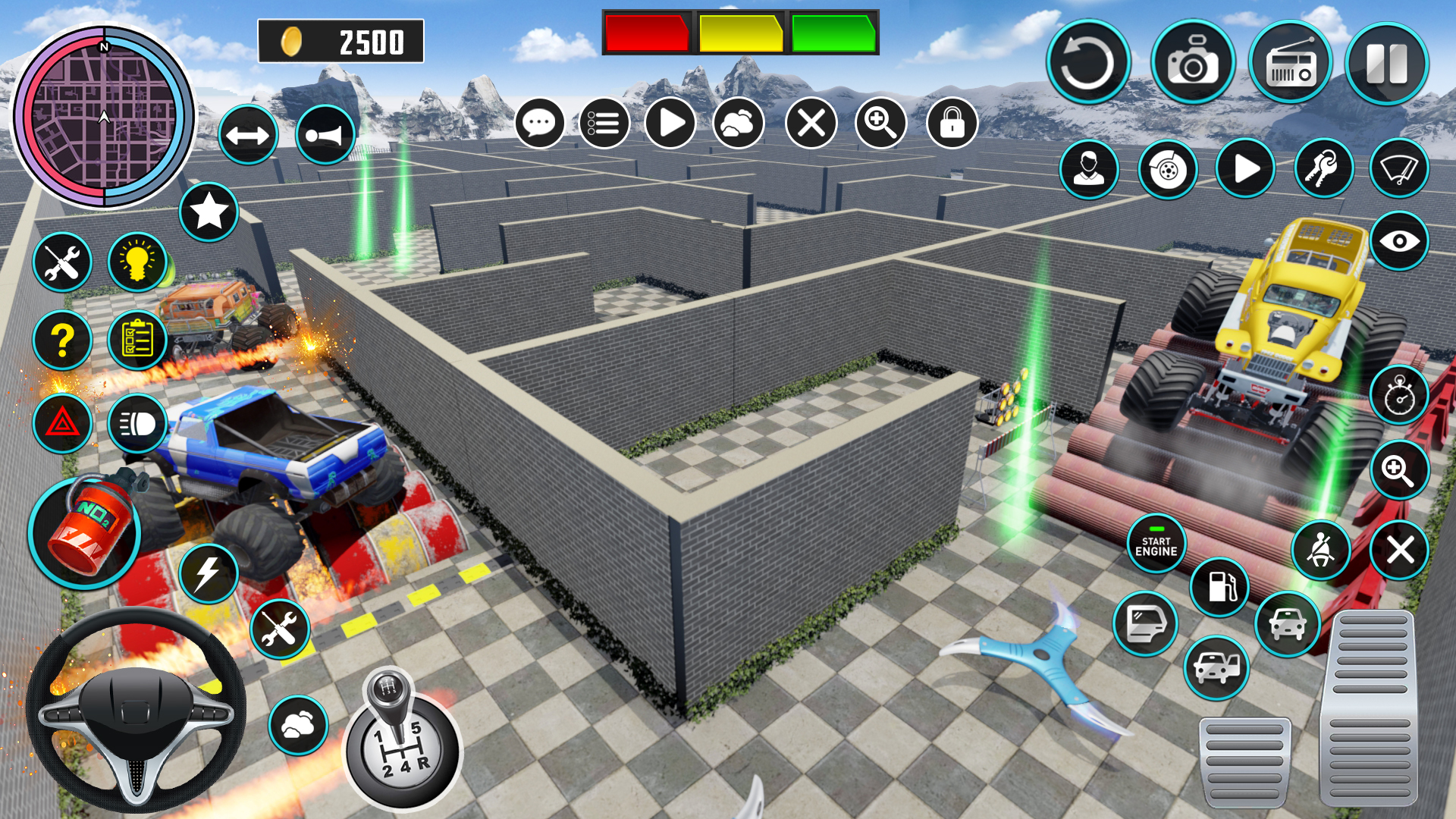Activate the windshield wiper icon
The image size is (1456, 819).
(1399, 168)
